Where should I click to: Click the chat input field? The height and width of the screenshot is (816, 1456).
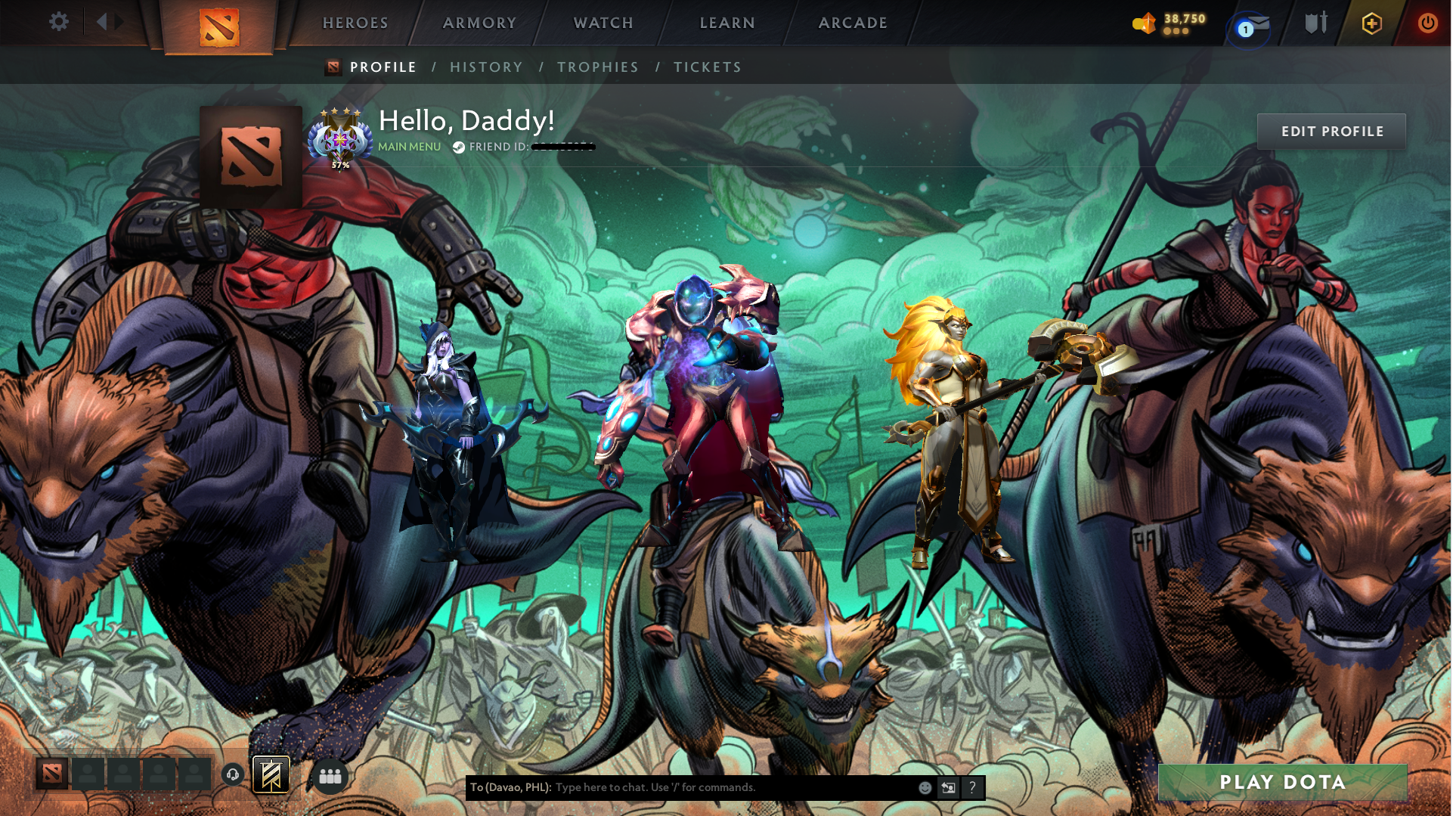click(x=718, y=787)
